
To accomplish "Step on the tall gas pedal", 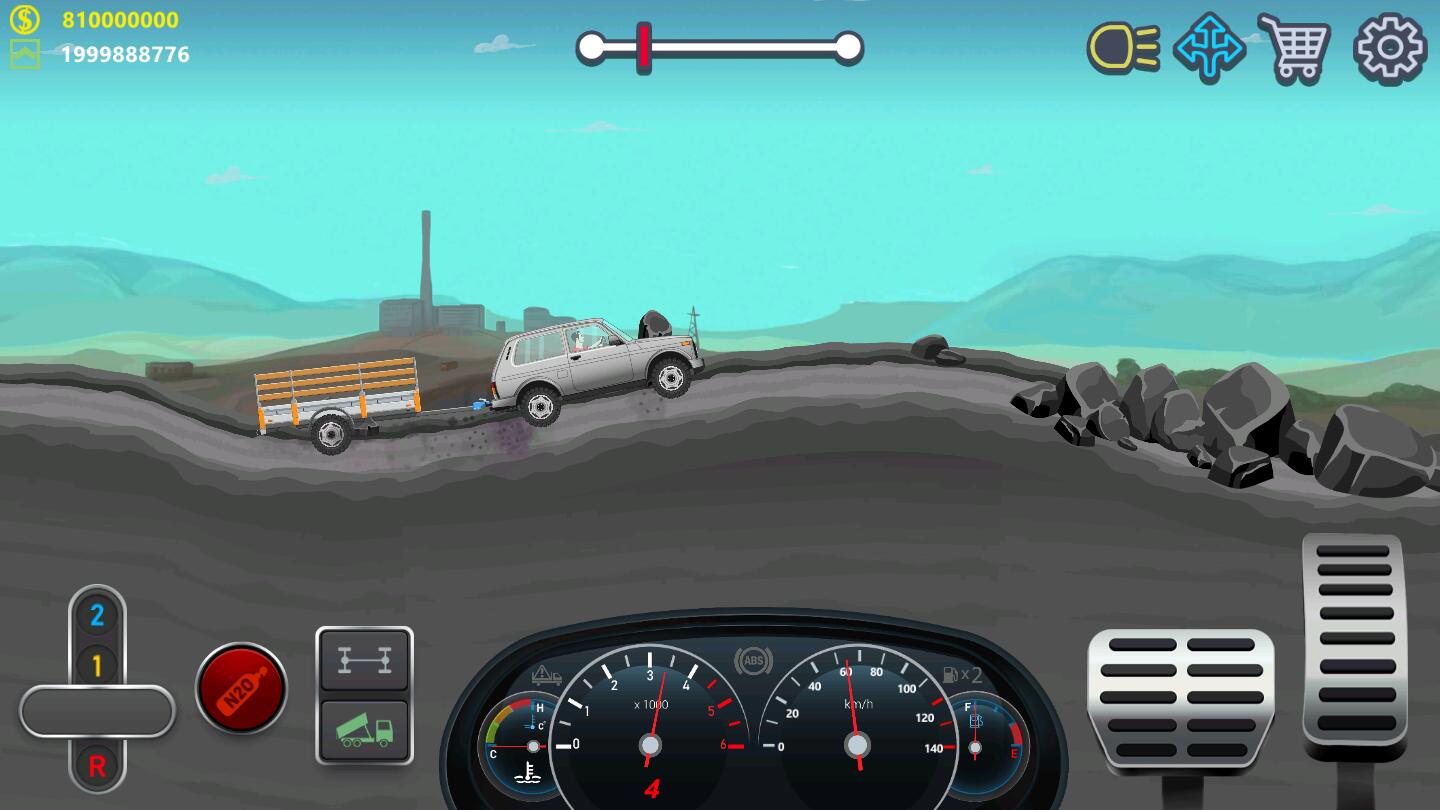I will click(x=1354, y=645).
